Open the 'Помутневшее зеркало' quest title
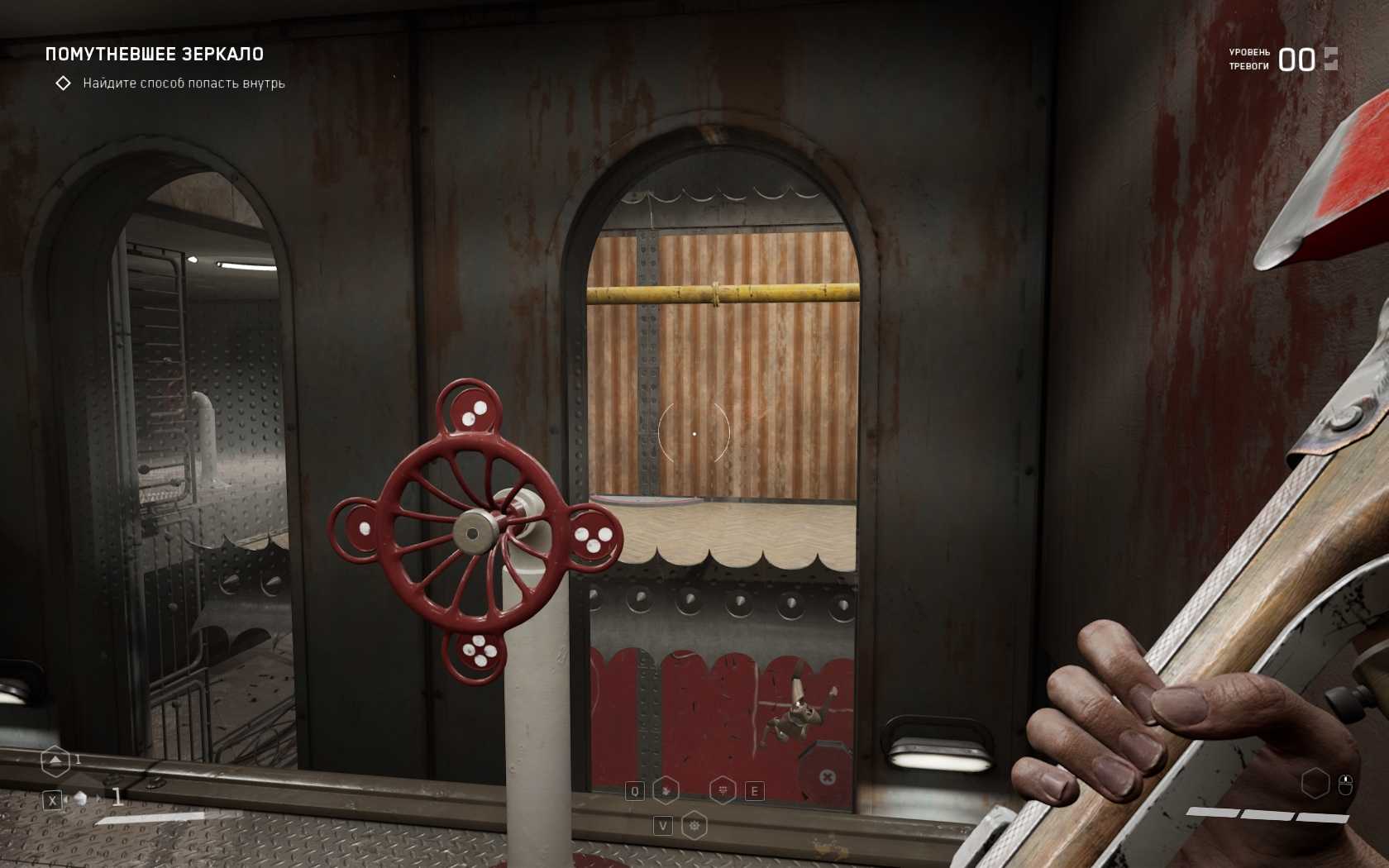The image size is (1389, 868). pyautogui.click(x=155, y=55)
